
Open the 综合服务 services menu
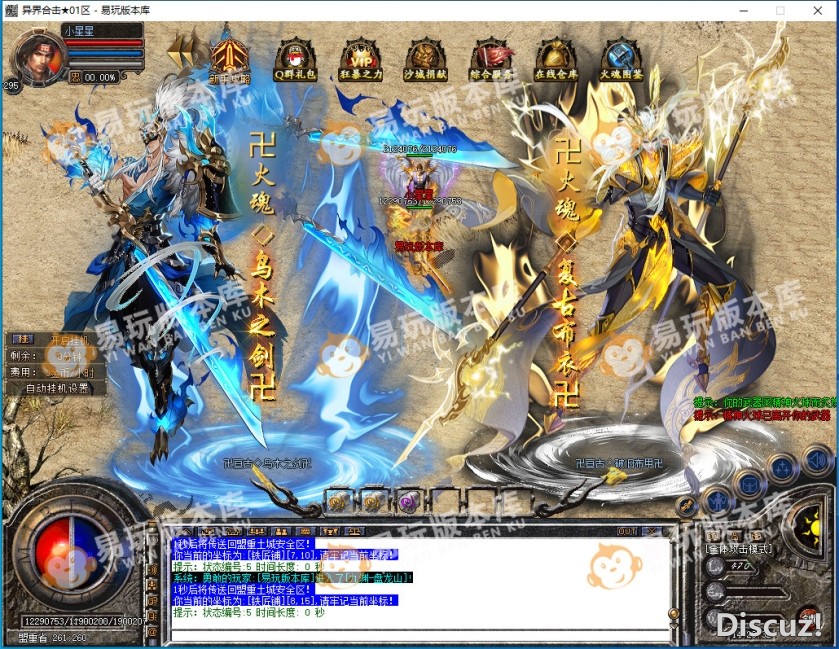[491, 58]
